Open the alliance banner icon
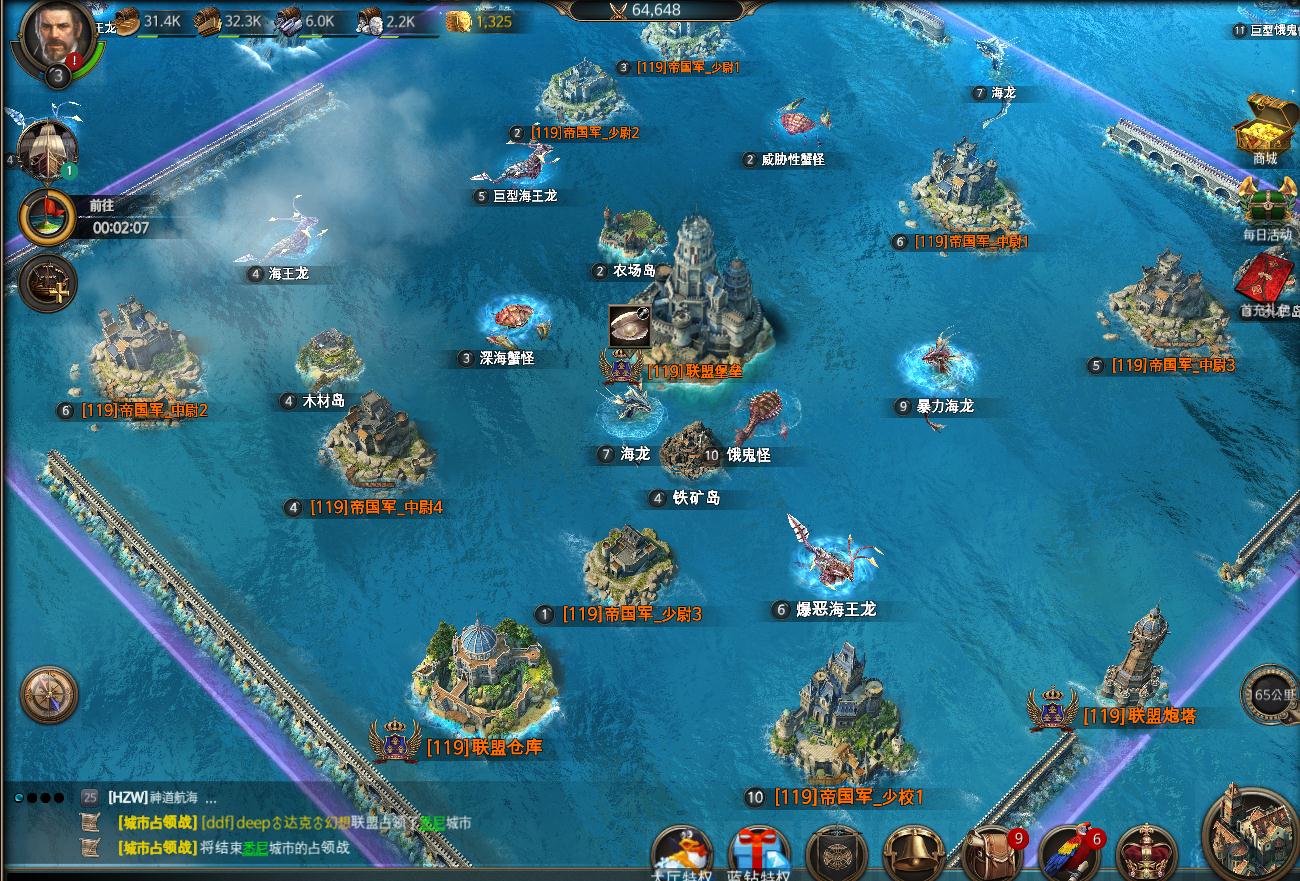This screenshot has width=1300, height=881. pyautogui.click(x=836, y=855)
